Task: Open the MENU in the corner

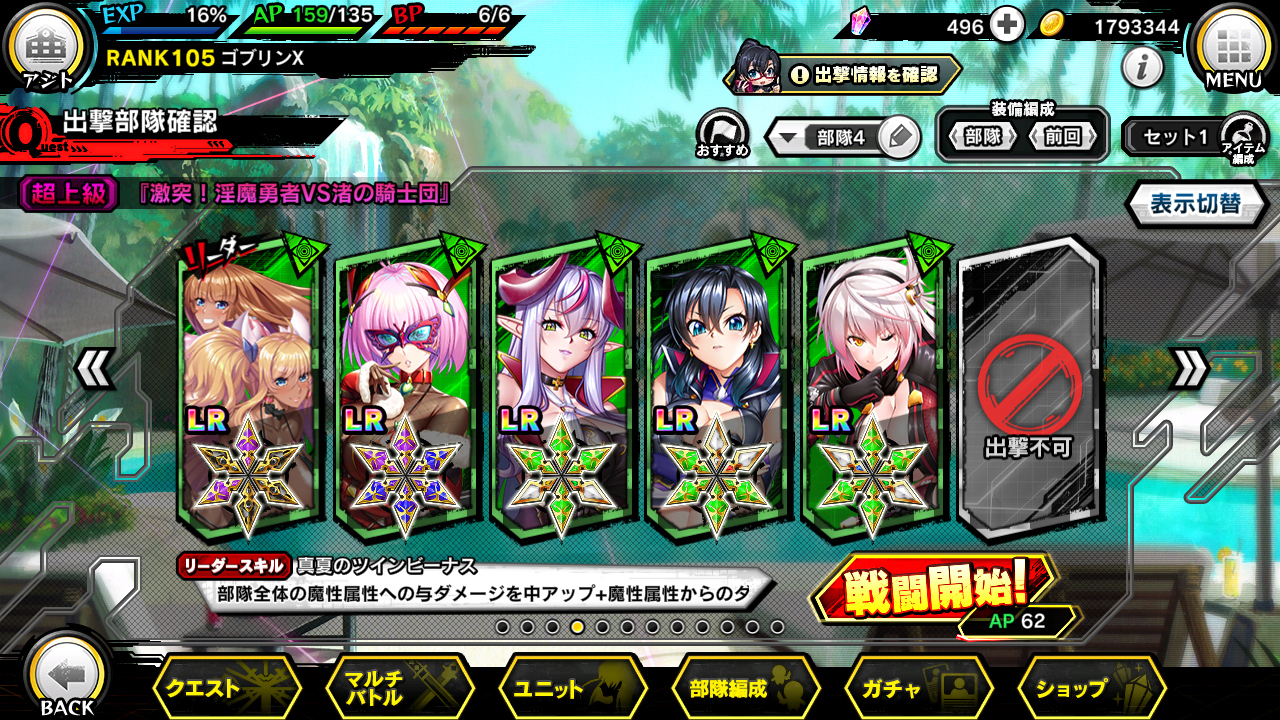Action: point(1232,48)
